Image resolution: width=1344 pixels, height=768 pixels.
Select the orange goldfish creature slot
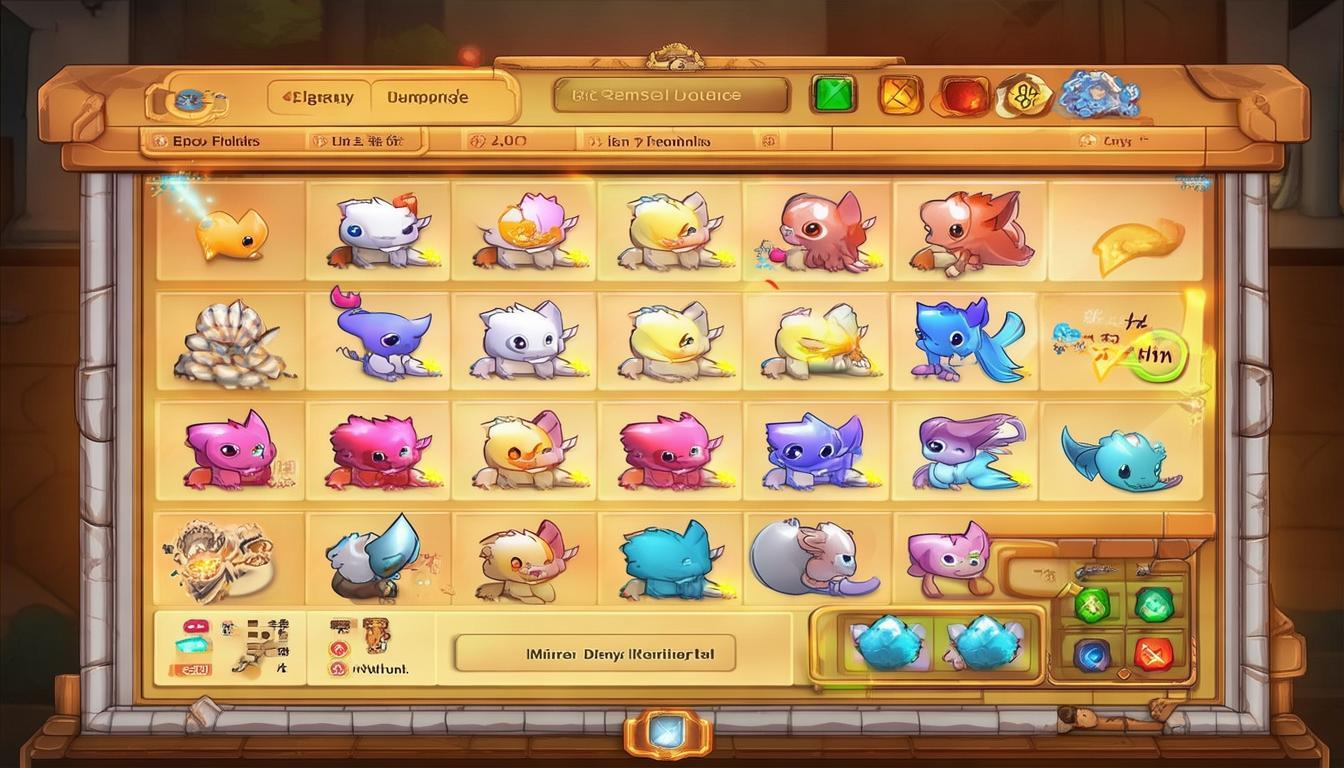(231, 234)
